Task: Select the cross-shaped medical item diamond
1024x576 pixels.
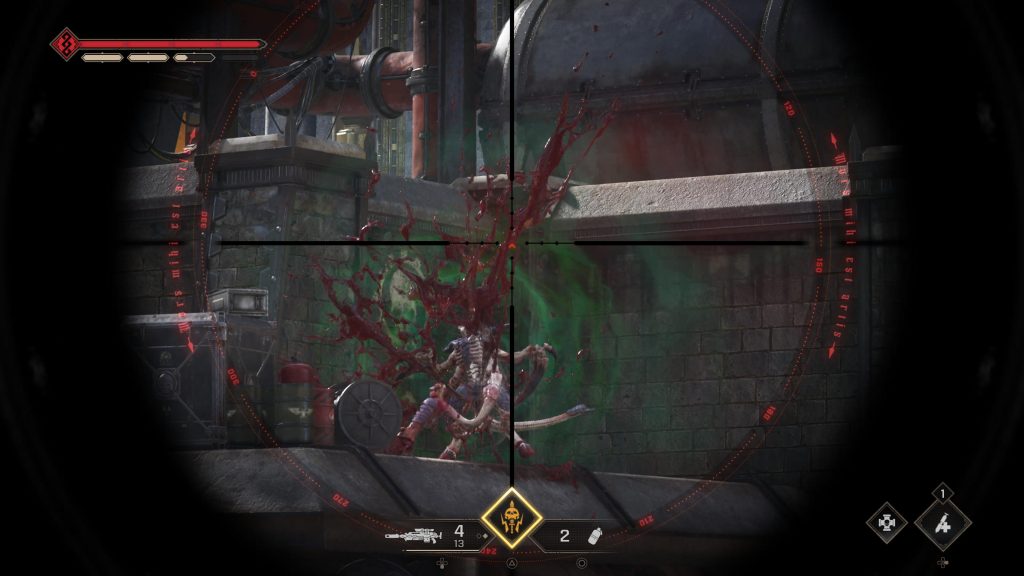Action: click(x=886, y=522)
